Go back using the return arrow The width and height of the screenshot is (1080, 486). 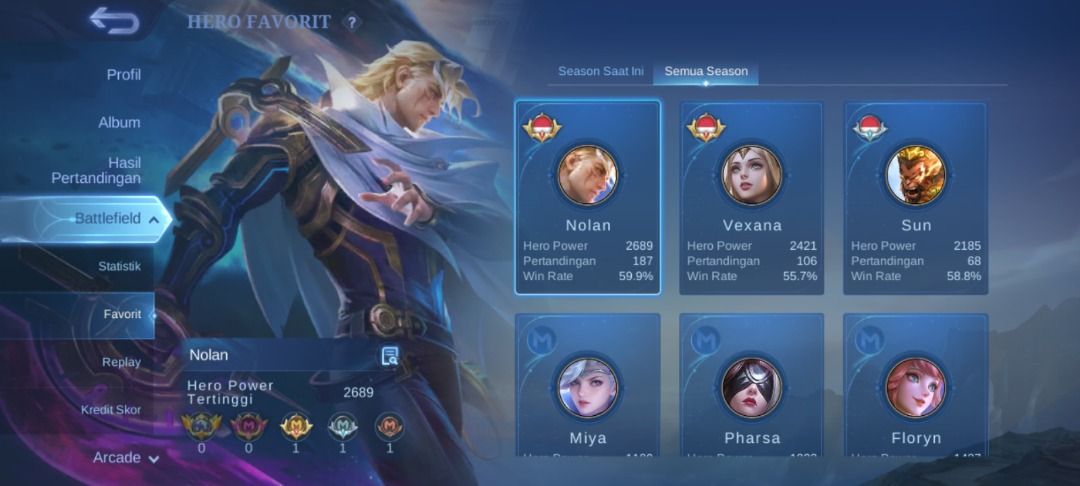point(113,21)
